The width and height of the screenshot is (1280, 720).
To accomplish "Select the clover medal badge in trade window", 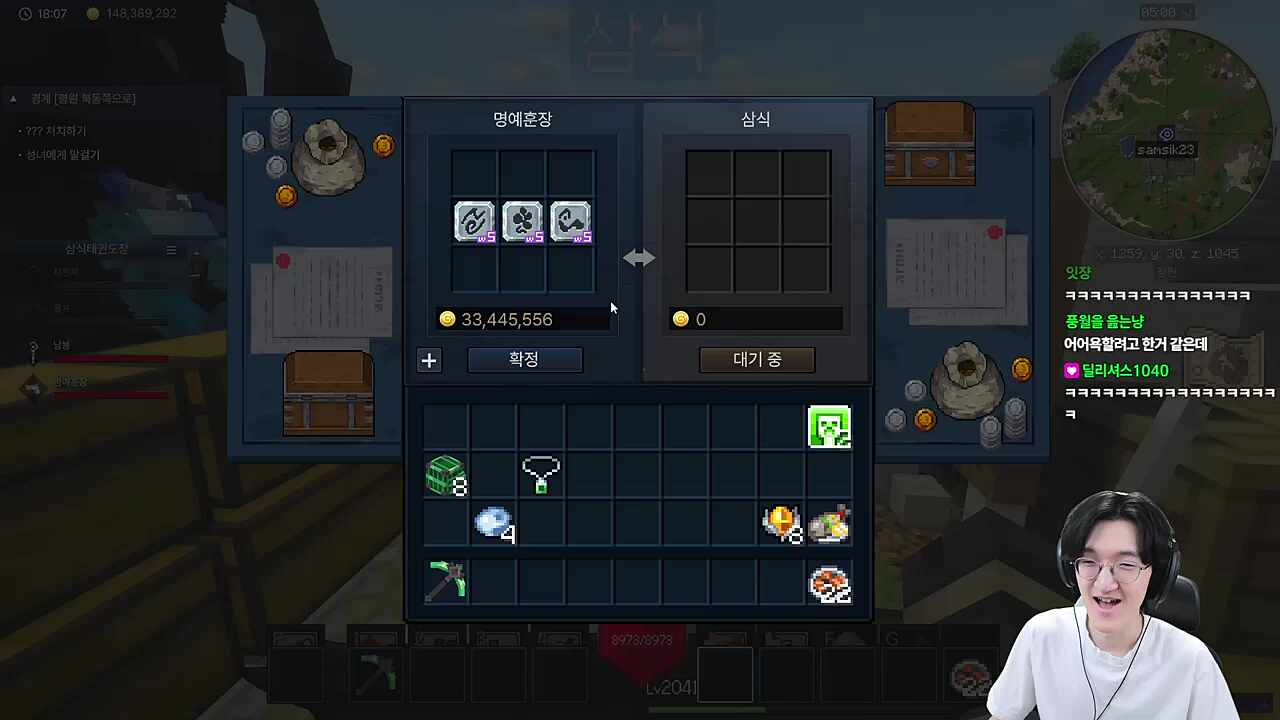I will coord(522,221).
